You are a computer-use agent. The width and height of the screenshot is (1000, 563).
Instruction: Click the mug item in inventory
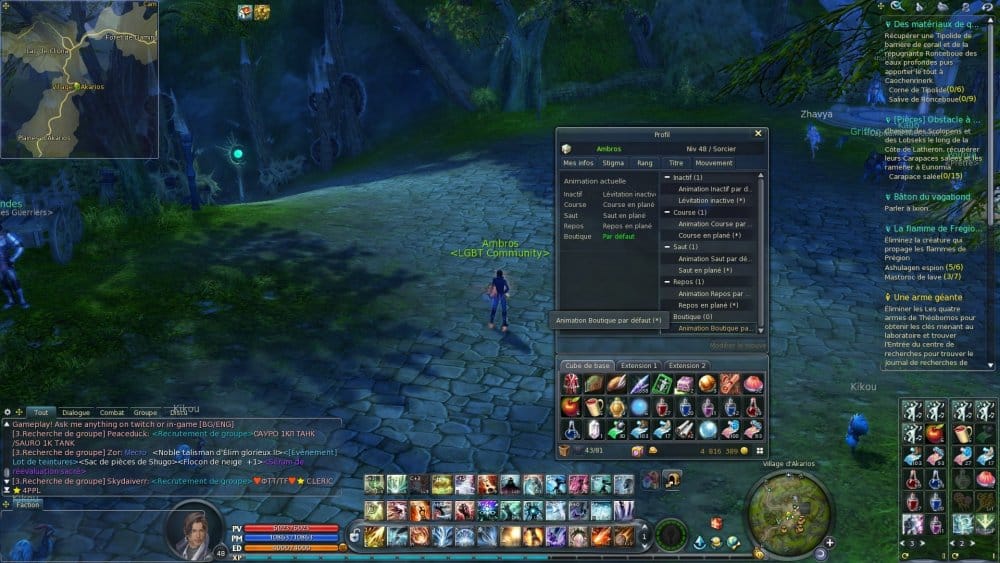tap(593, 407)
